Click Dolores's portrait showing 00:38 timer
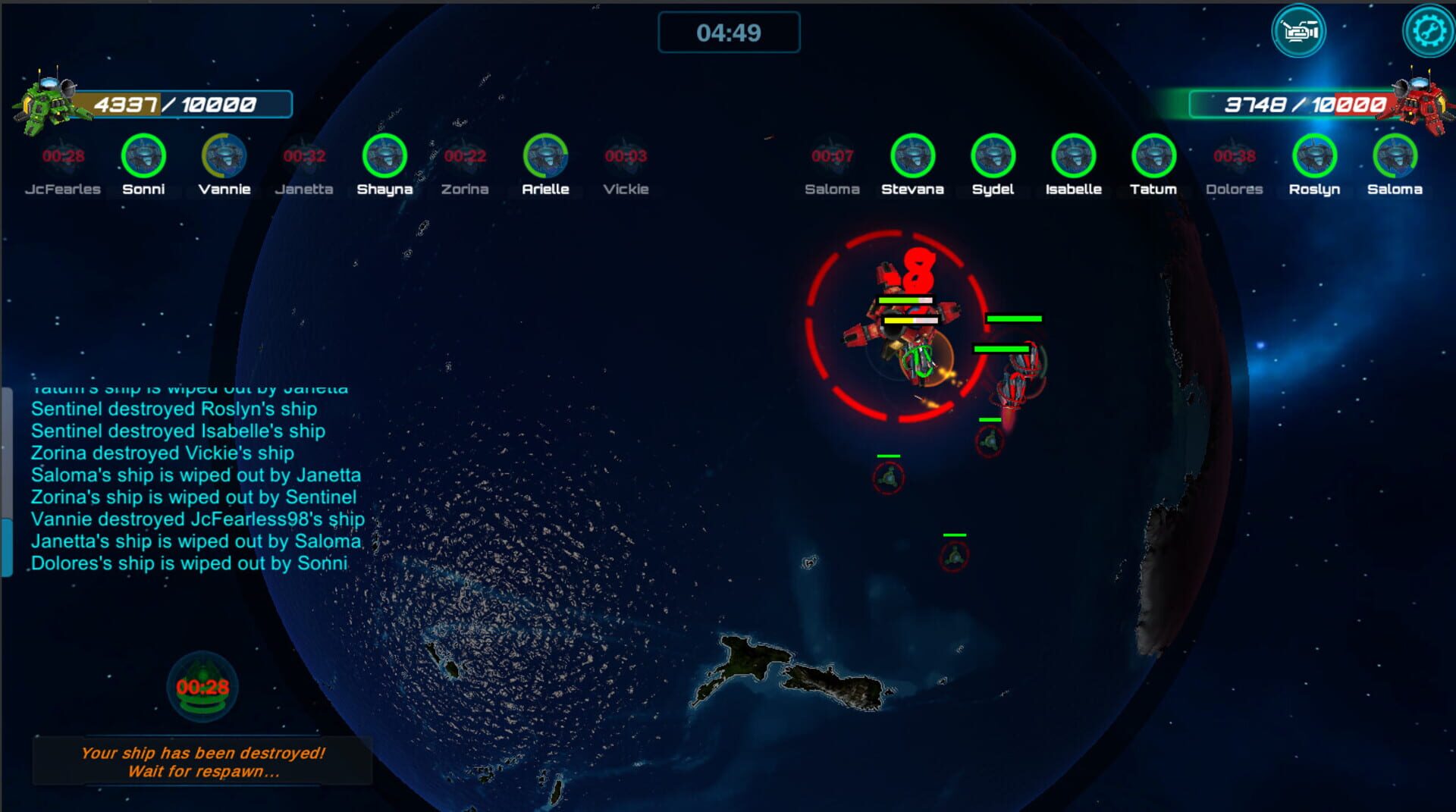 point(1233,155)
